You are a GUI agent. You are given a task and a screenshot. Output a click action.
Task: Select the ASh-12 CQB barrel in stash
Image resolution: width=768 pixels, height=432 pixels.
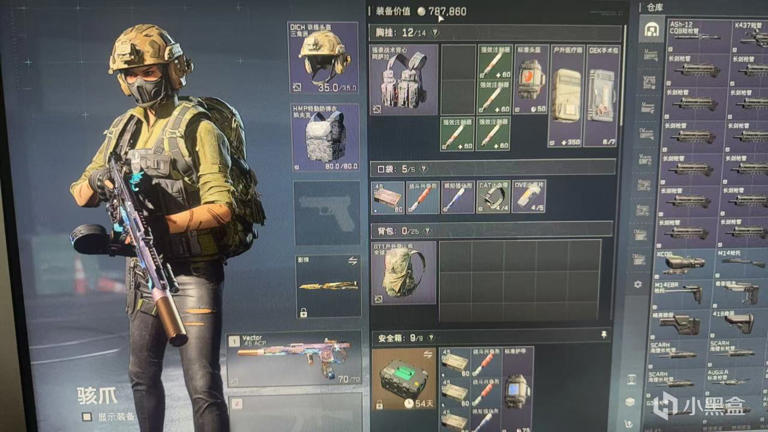pyautogui.click(x=697, y=30)
